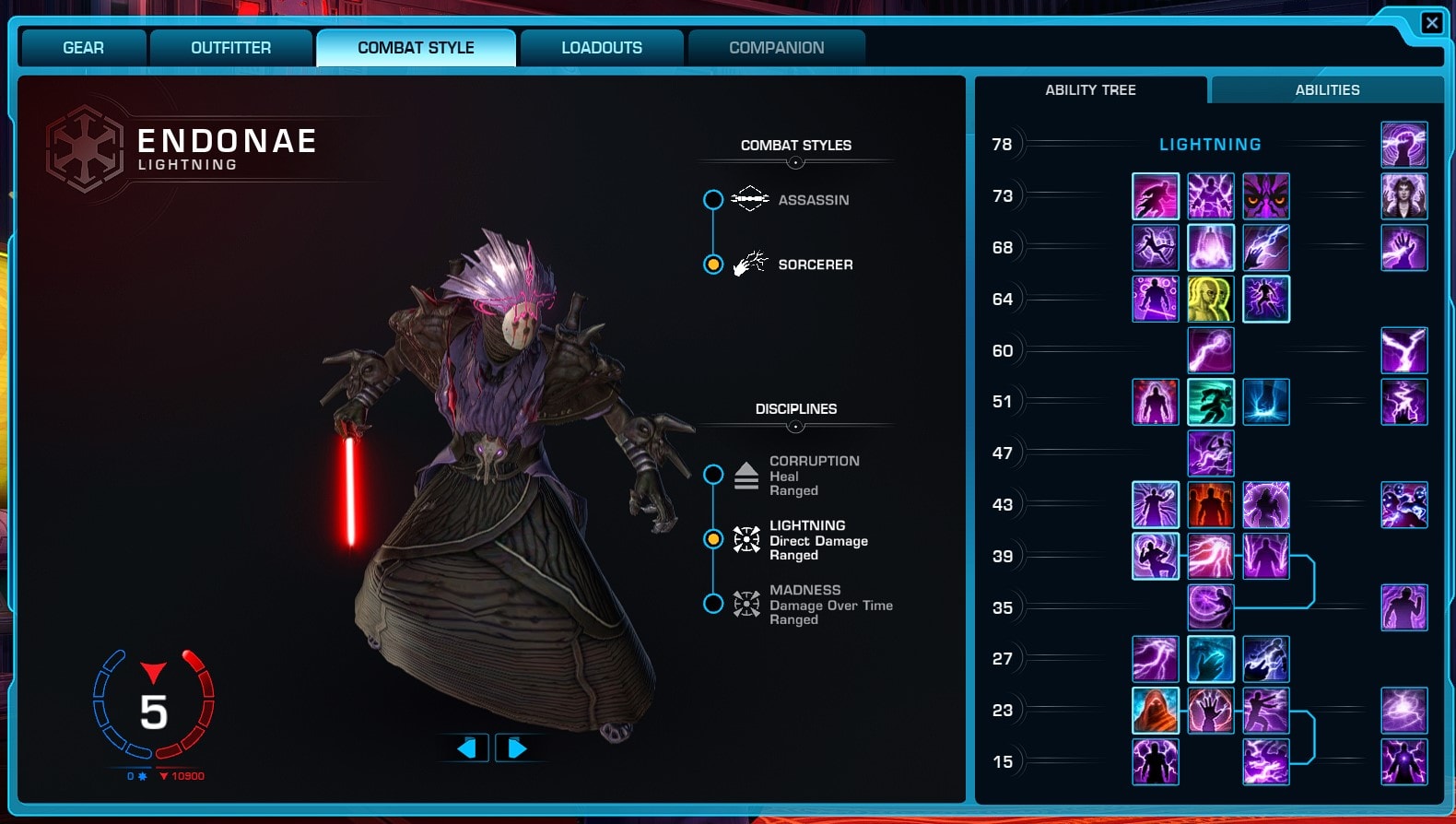Switch to the Loadouts tab
Image resolution: width=1456 pixels, height=824 pixels.
(x=602, y=48)
